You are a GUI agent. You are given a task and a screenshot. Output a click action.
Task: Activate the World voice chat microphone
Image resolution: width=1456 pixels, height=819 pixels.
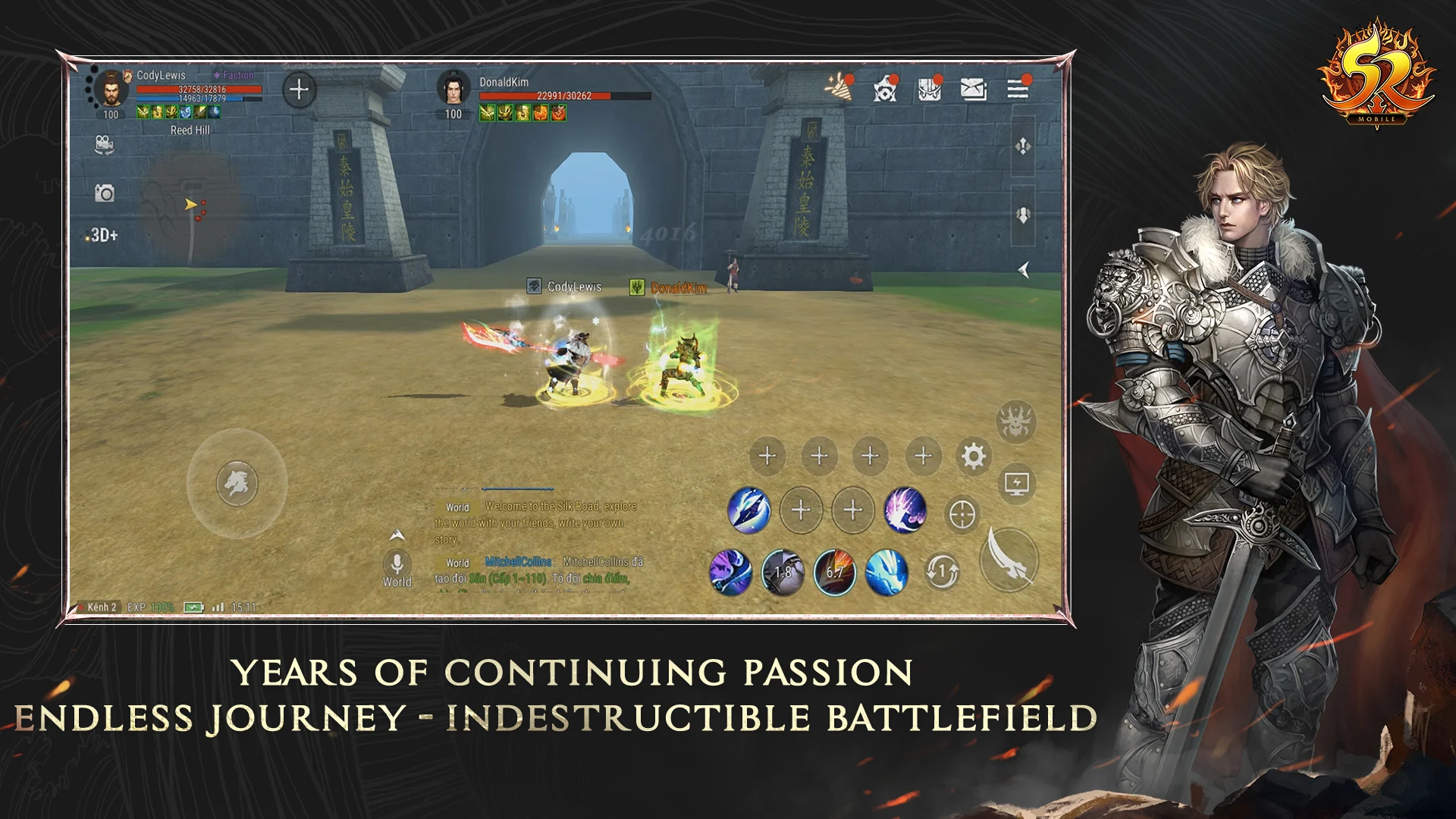[x=397, y=563]
